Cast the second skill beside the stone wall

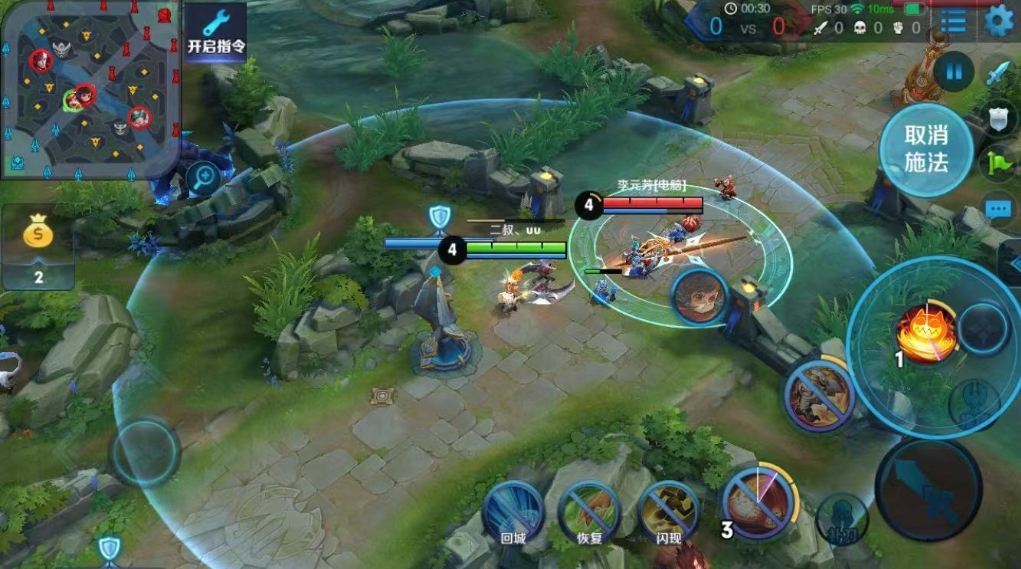point(819,395)
